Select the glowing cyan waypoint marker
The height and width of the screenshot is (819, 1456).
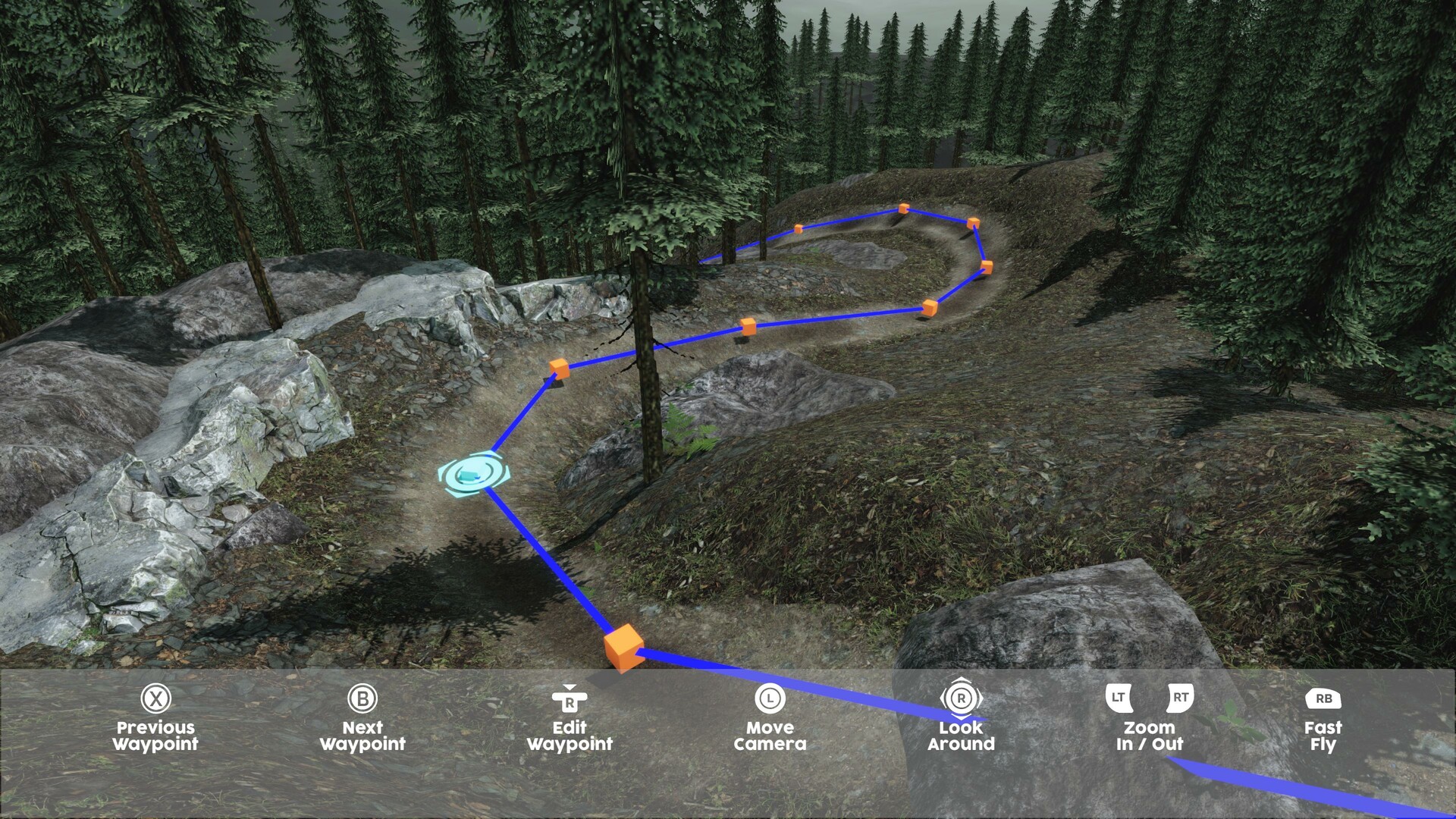pos(474,474)
